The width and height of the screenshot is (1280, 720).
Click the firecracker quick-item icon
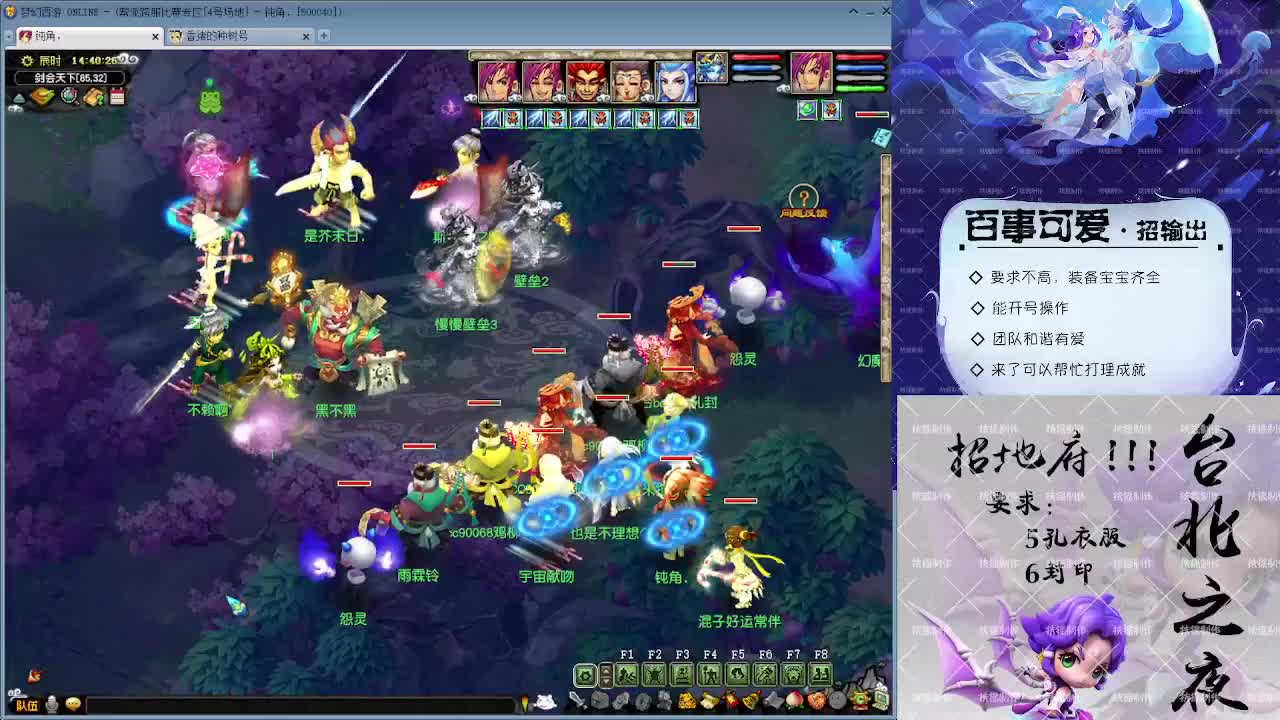[x=729, y=700]
